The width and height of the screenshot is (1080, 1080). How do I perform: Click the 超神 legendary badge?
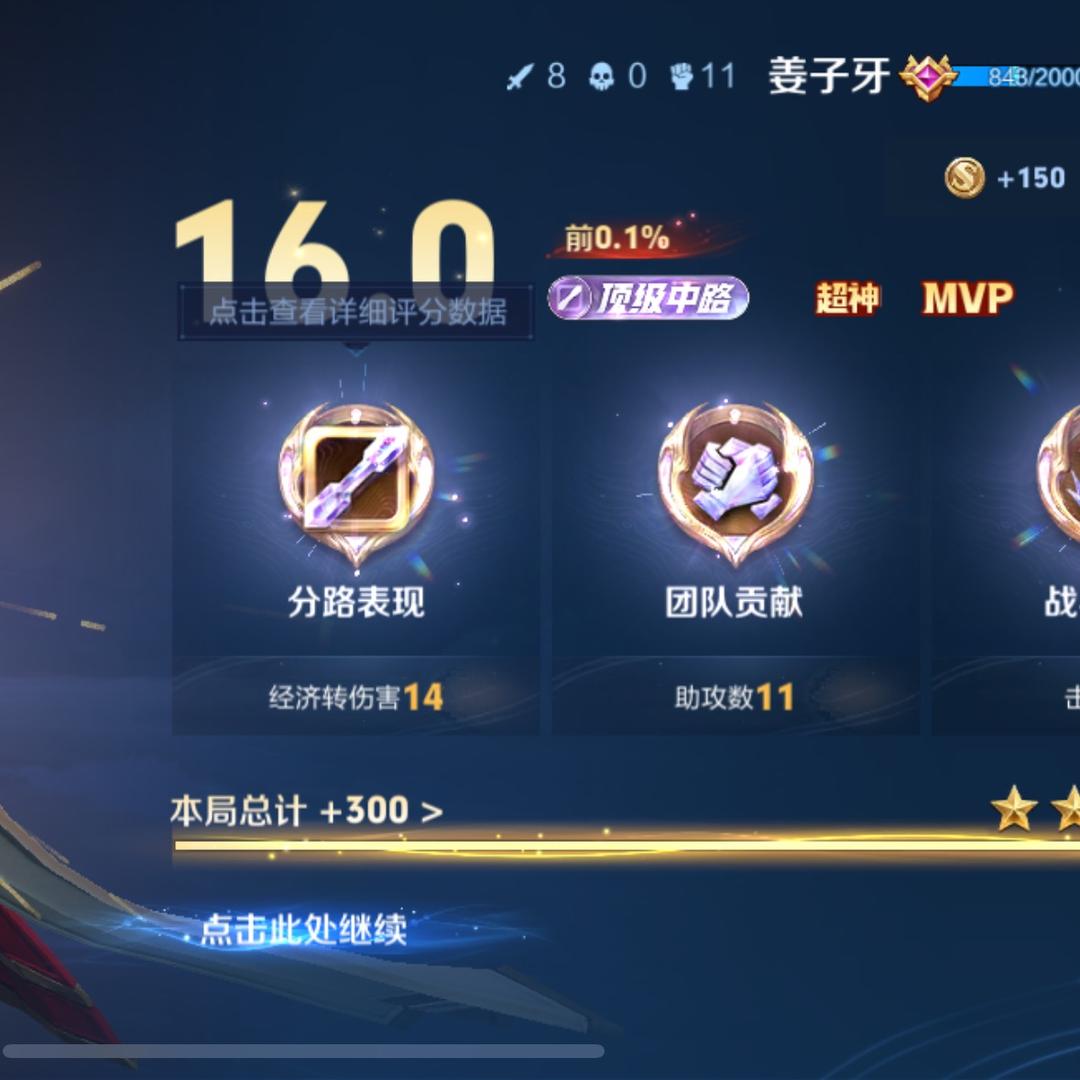point(847,298)
